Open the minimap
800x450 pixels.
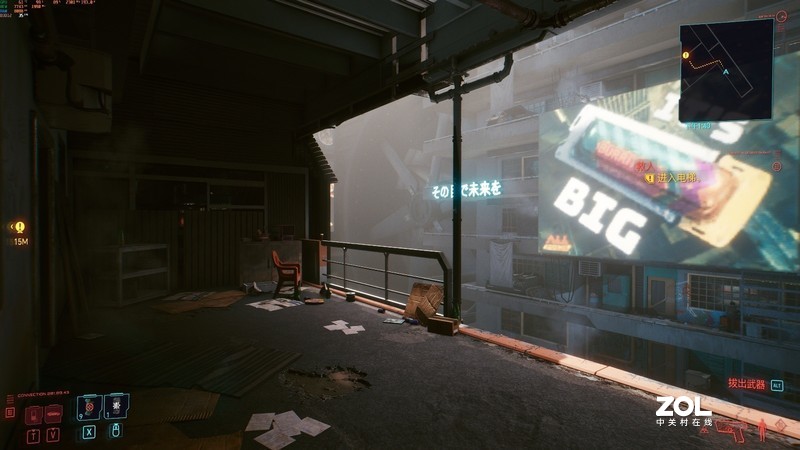pos(726,70)
